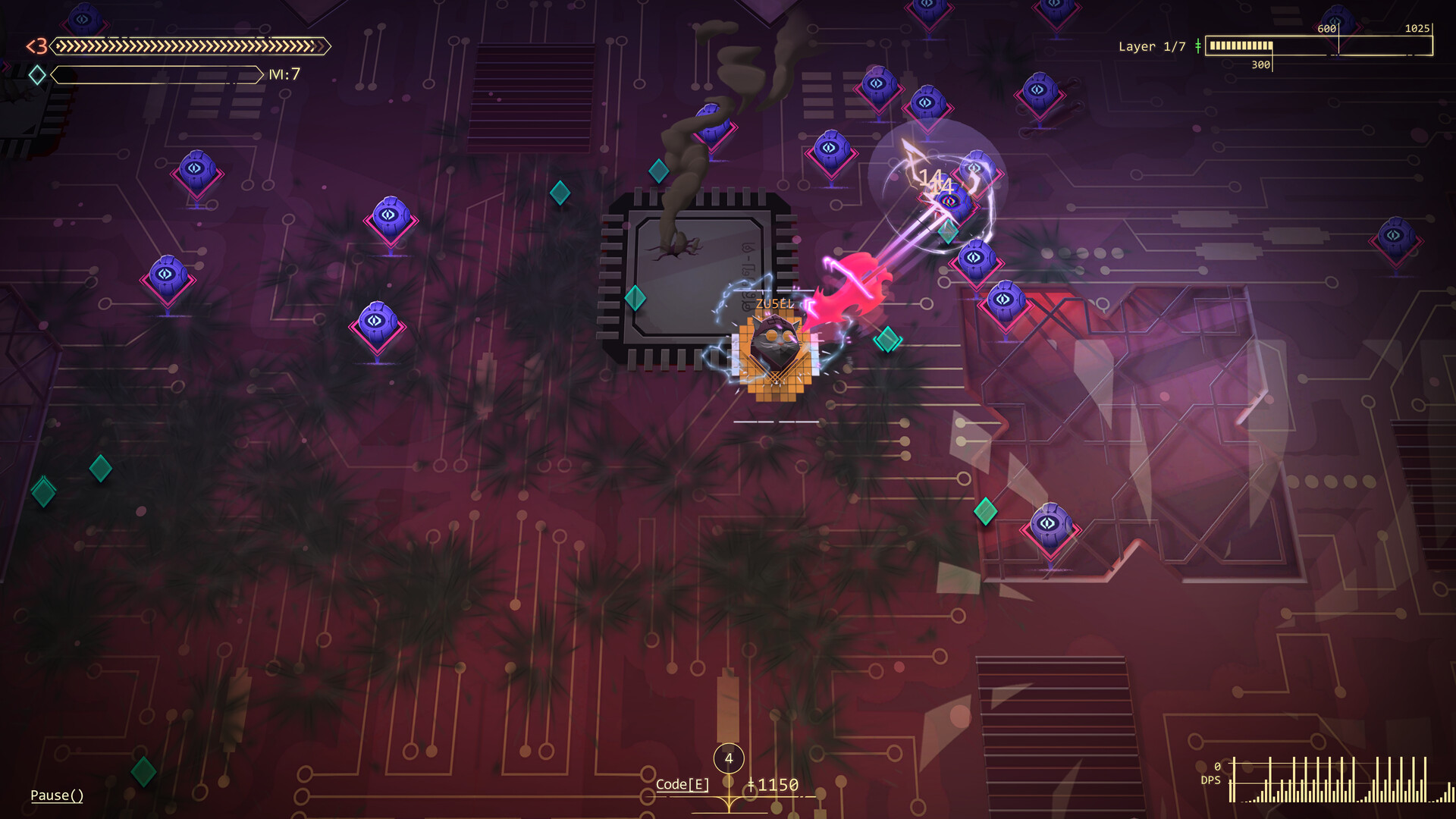Click the Pause() menu text
This screenshot has height=819, width=1456.
[56, 795]
